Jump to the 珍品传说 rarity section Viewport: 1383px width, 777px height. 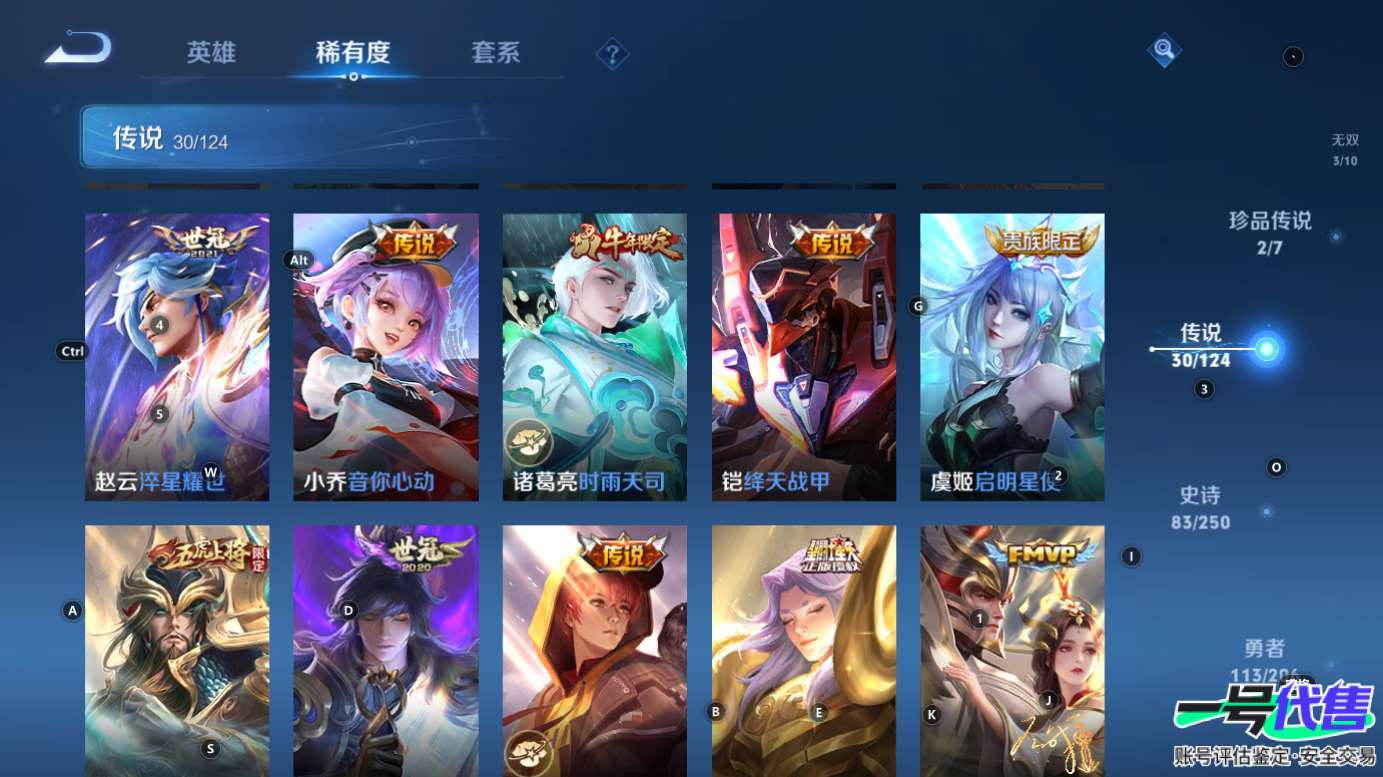1270,231
